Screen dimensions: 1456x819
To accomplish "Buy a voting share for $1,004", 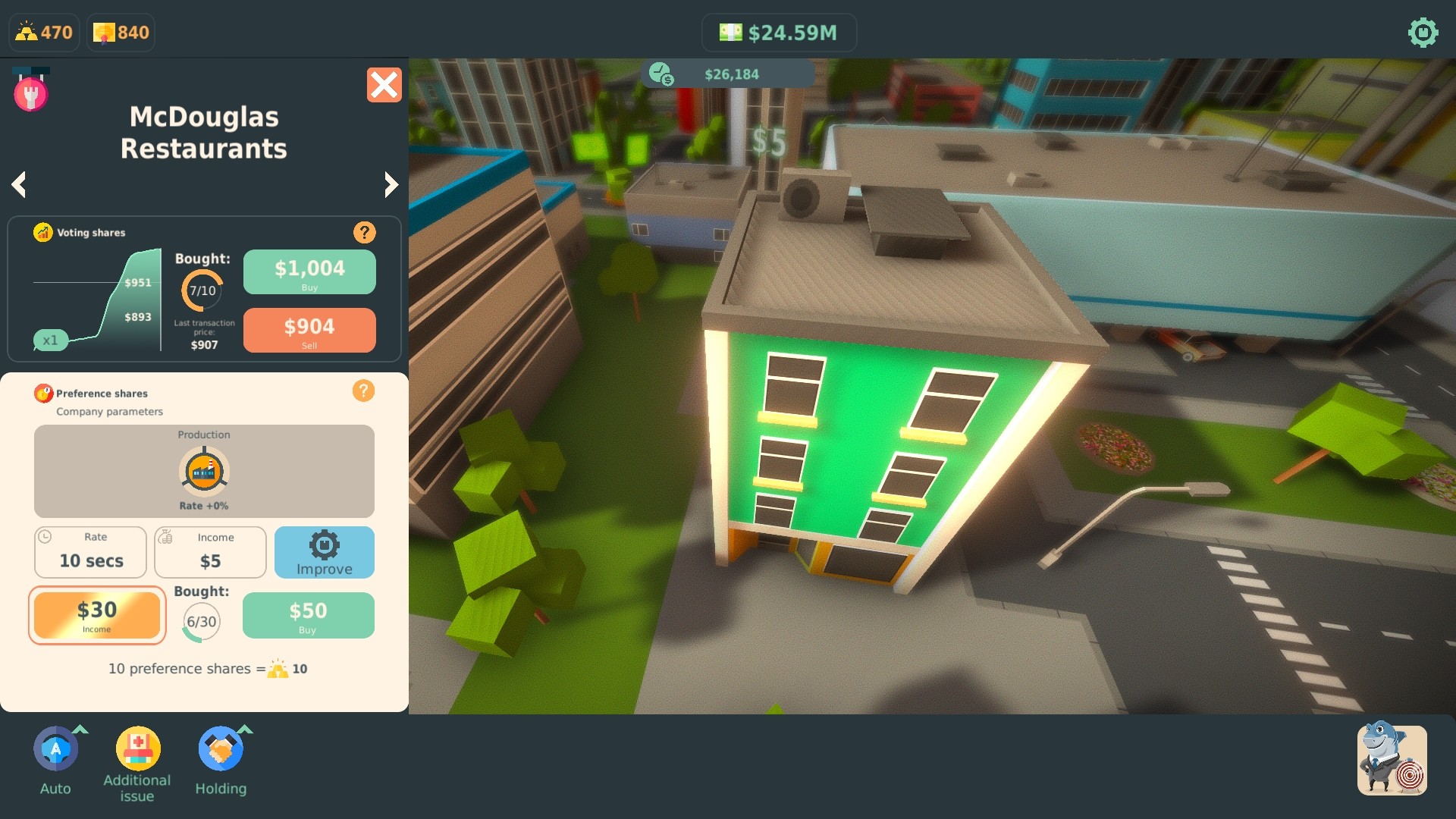I will (309, 271).
